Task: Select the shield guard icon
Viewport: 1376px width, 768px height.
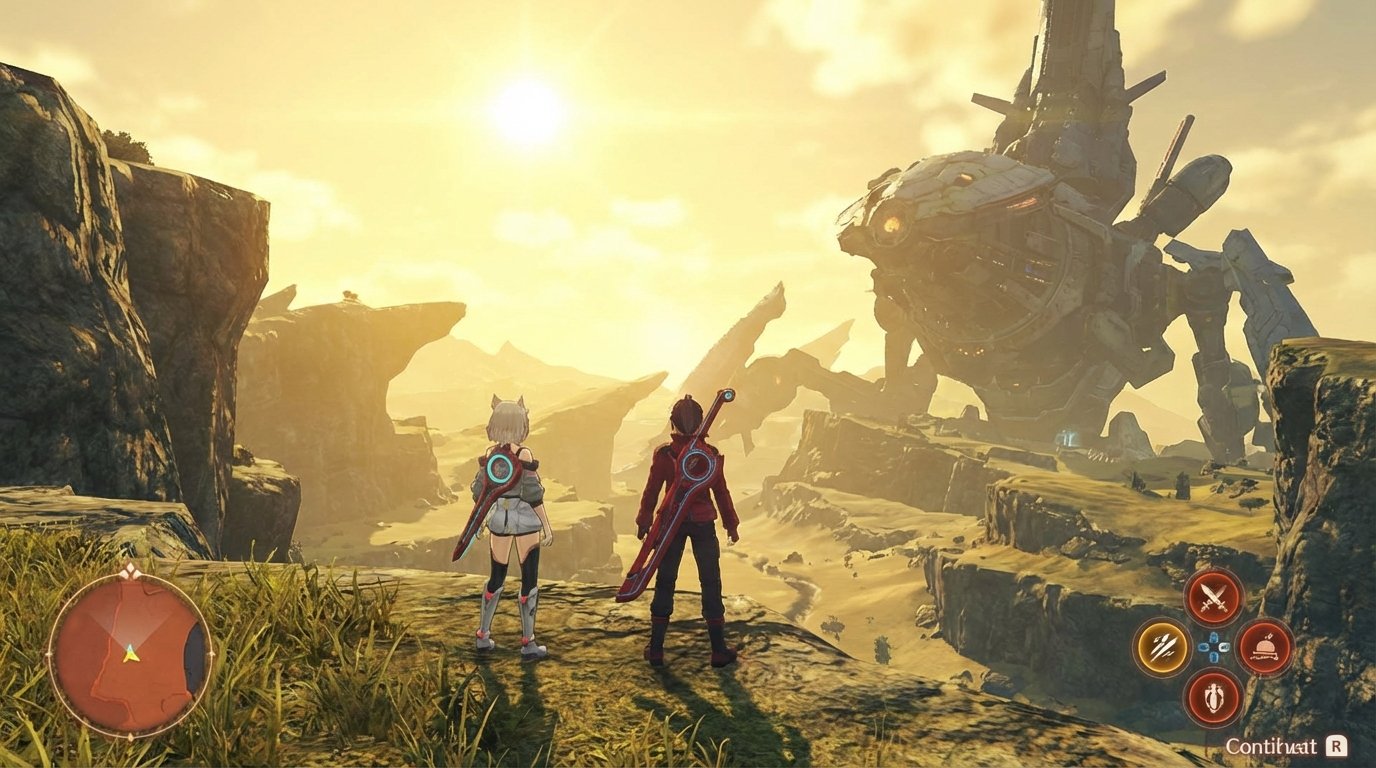Action: click(x=1215, y=697)
